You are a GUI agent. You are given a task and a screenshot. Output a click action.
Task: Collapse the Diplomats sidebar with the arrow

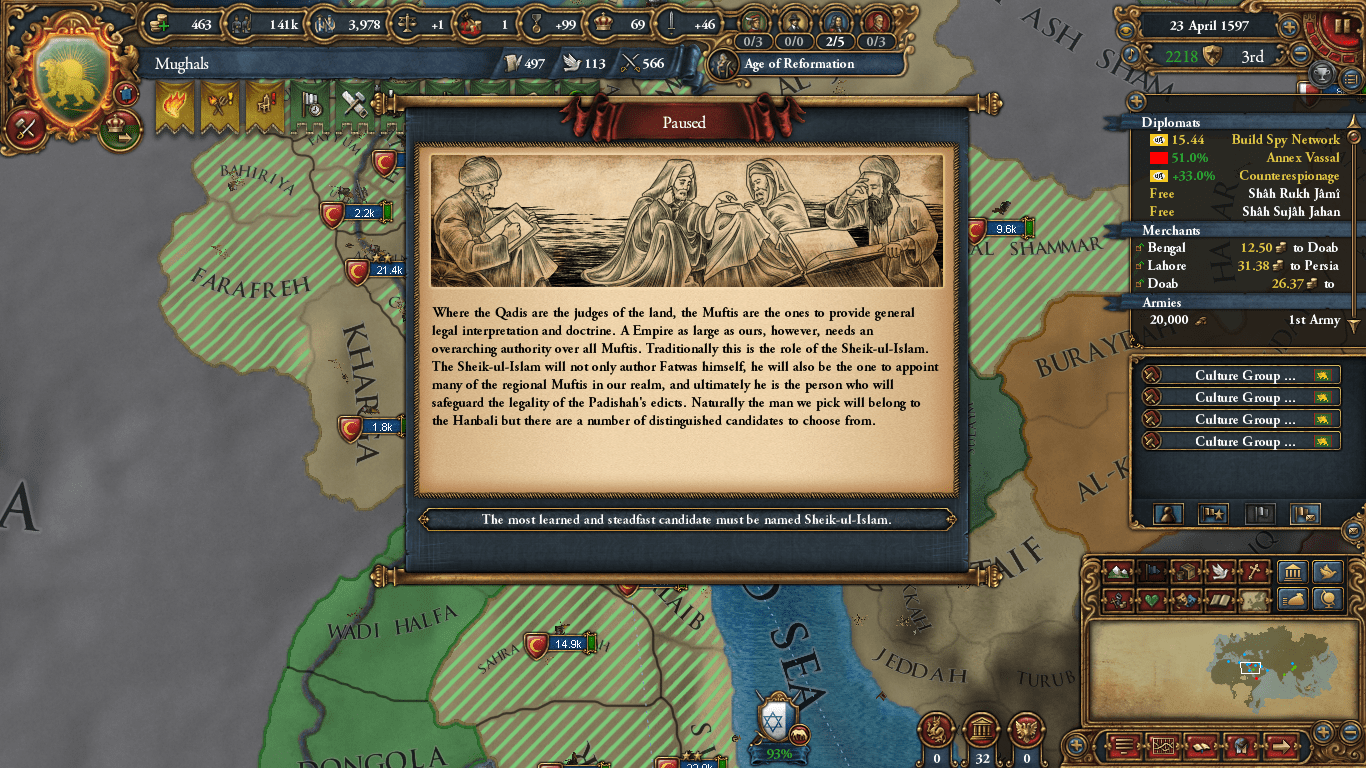(1354, 121)
